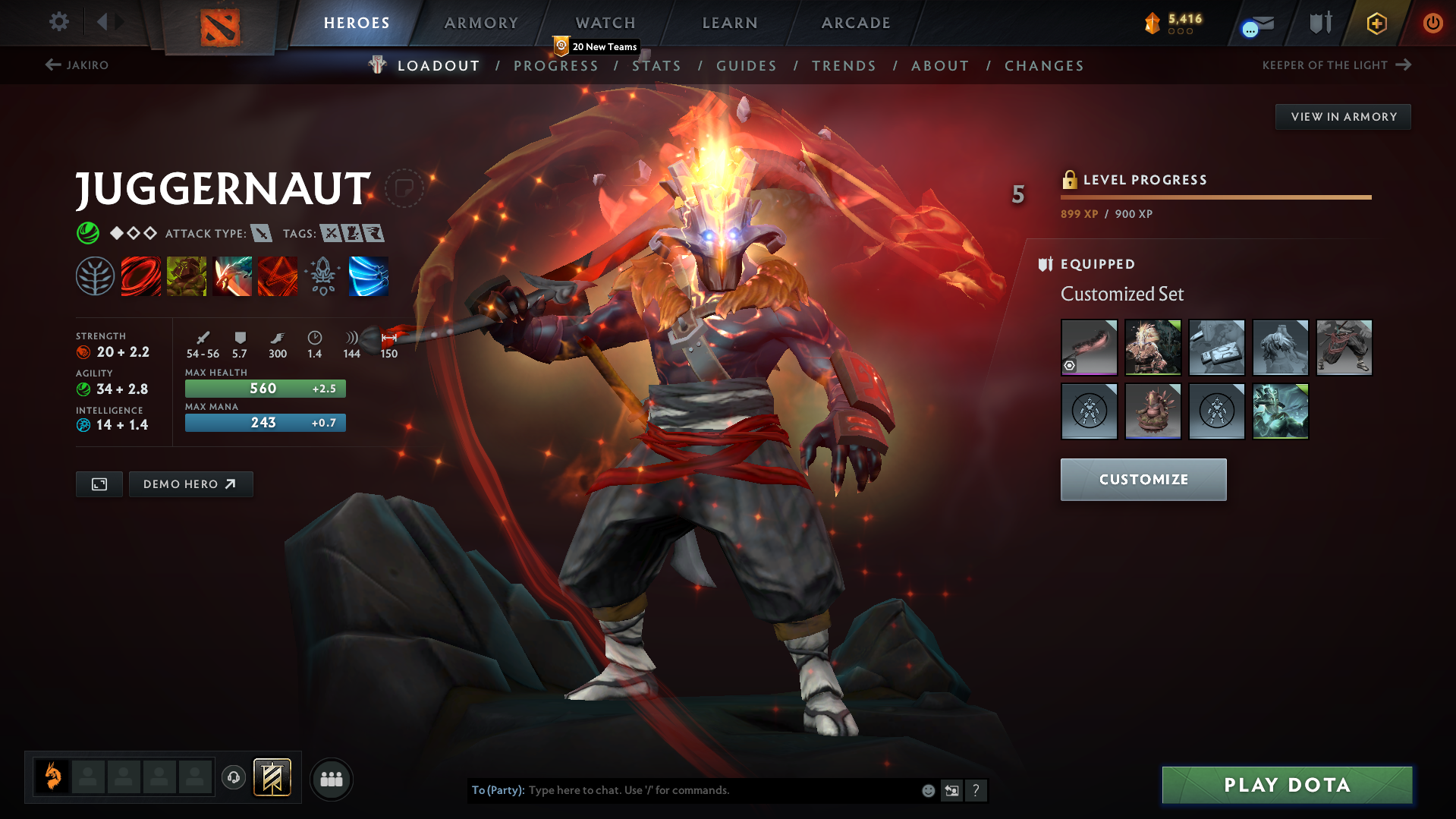Select the Juggernaut weapon cosmetic thumbnail
This screenshot has height=819, width=1456.
pyautogui.click(x=1088, y=348)
